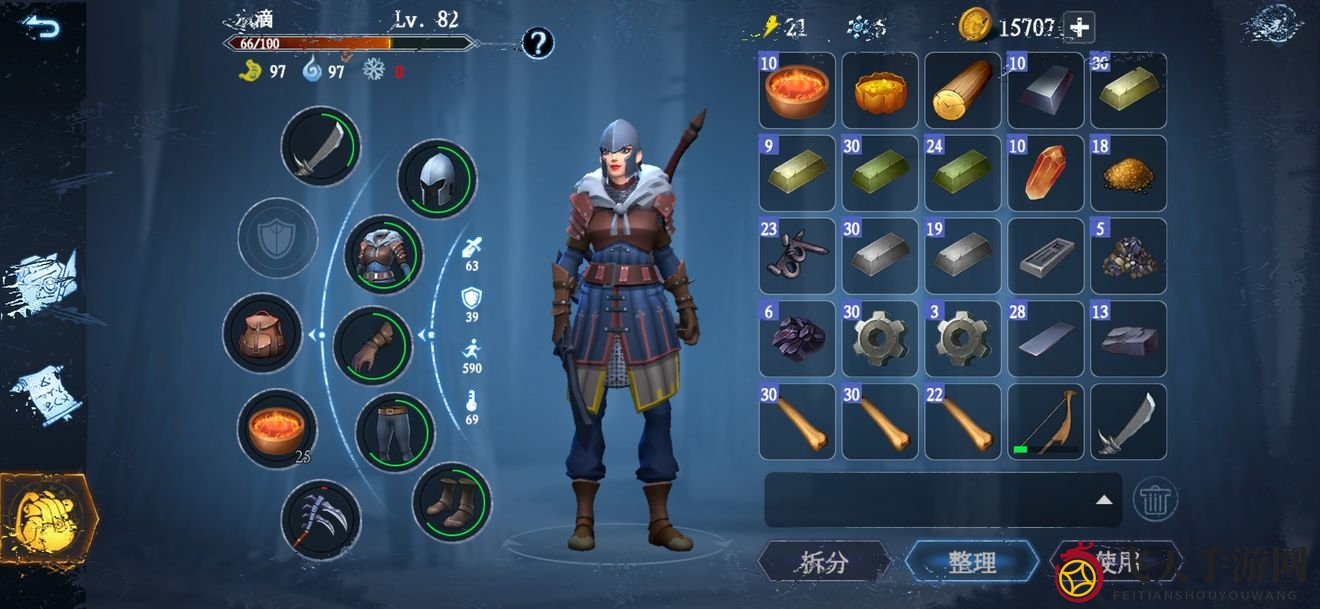Select the equipped trousers slot
This screenshot has width=1320, height=609.
coord(395,433)
